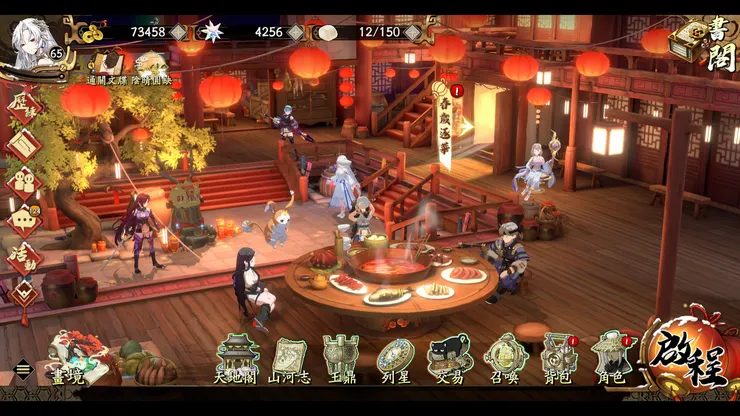Open the chat bubble messages icon
Viewport: 740px width, 416px height.
pyautogui.click(x=24, y=218)
